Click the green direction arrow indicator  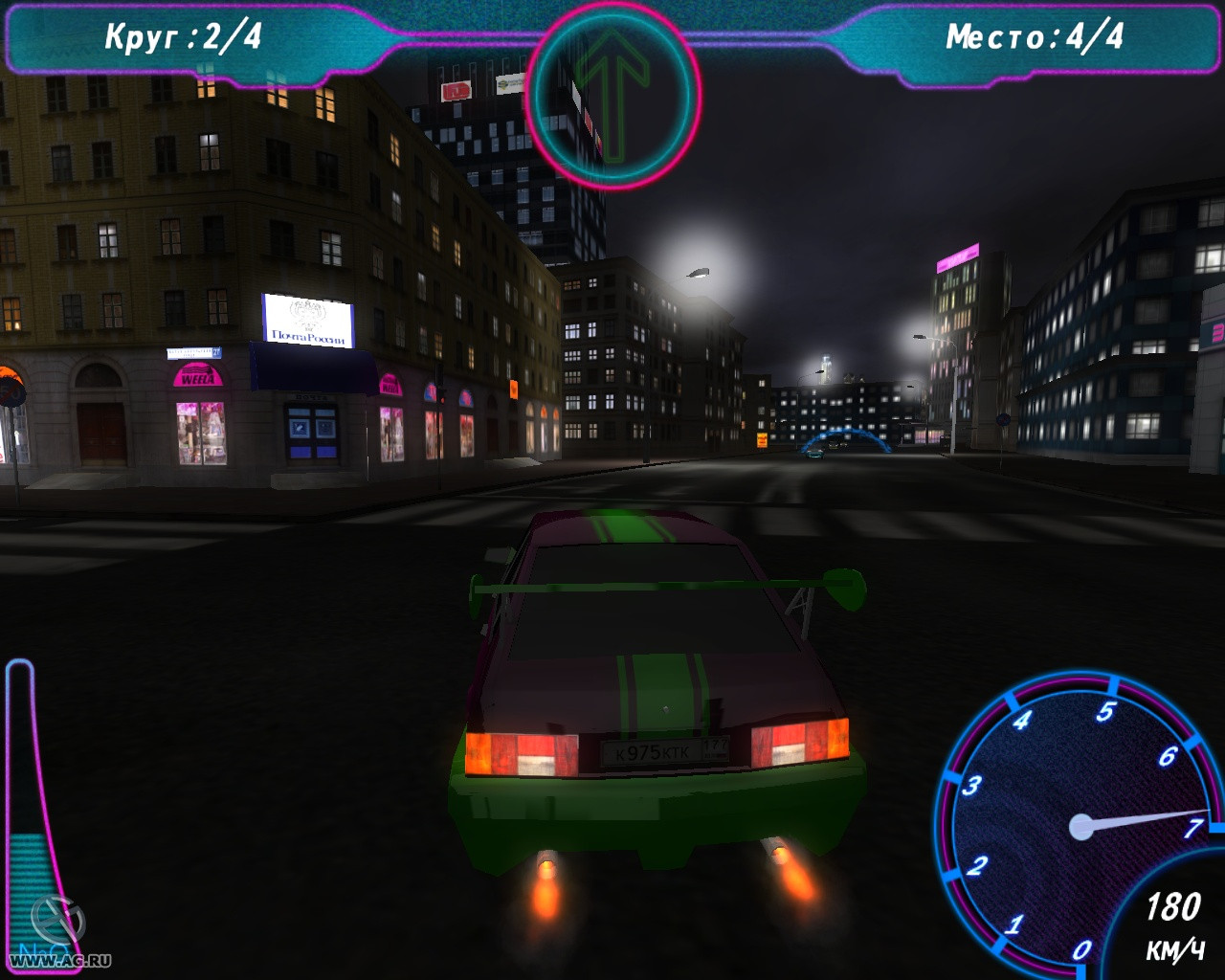point(612,94)
